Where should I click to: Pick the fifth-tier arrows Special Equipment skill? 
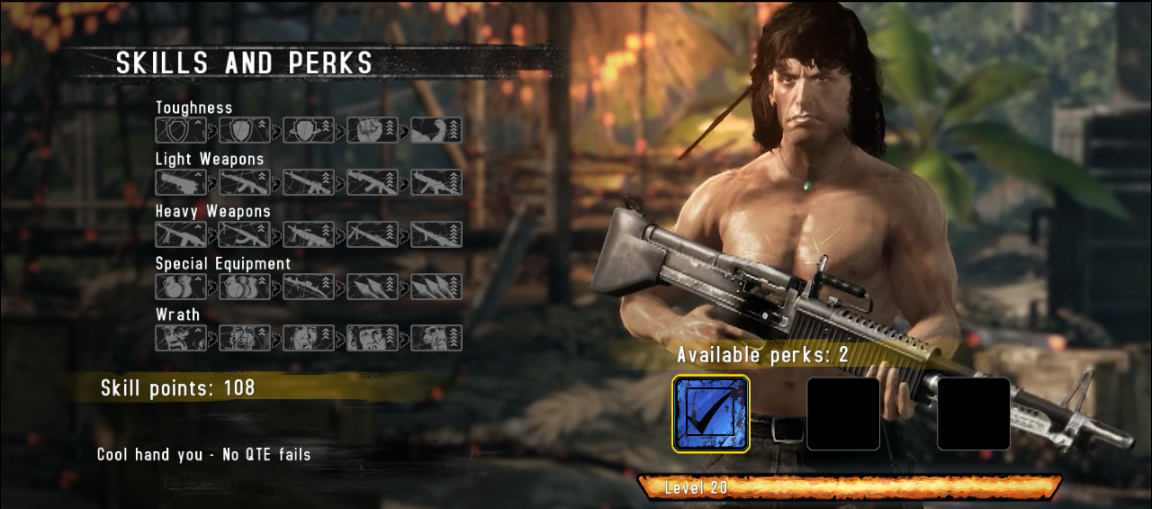pyautogui.click(x=437, y=286)
